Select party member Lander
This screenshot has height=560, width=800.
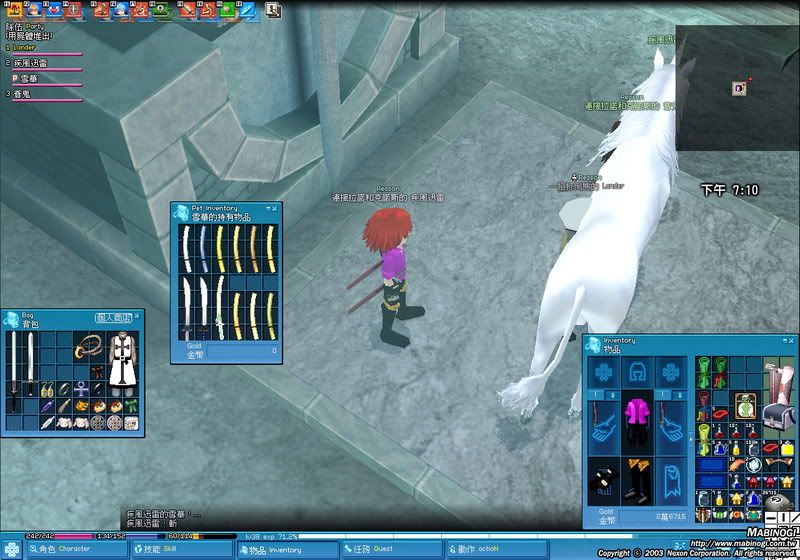(24, 47)
